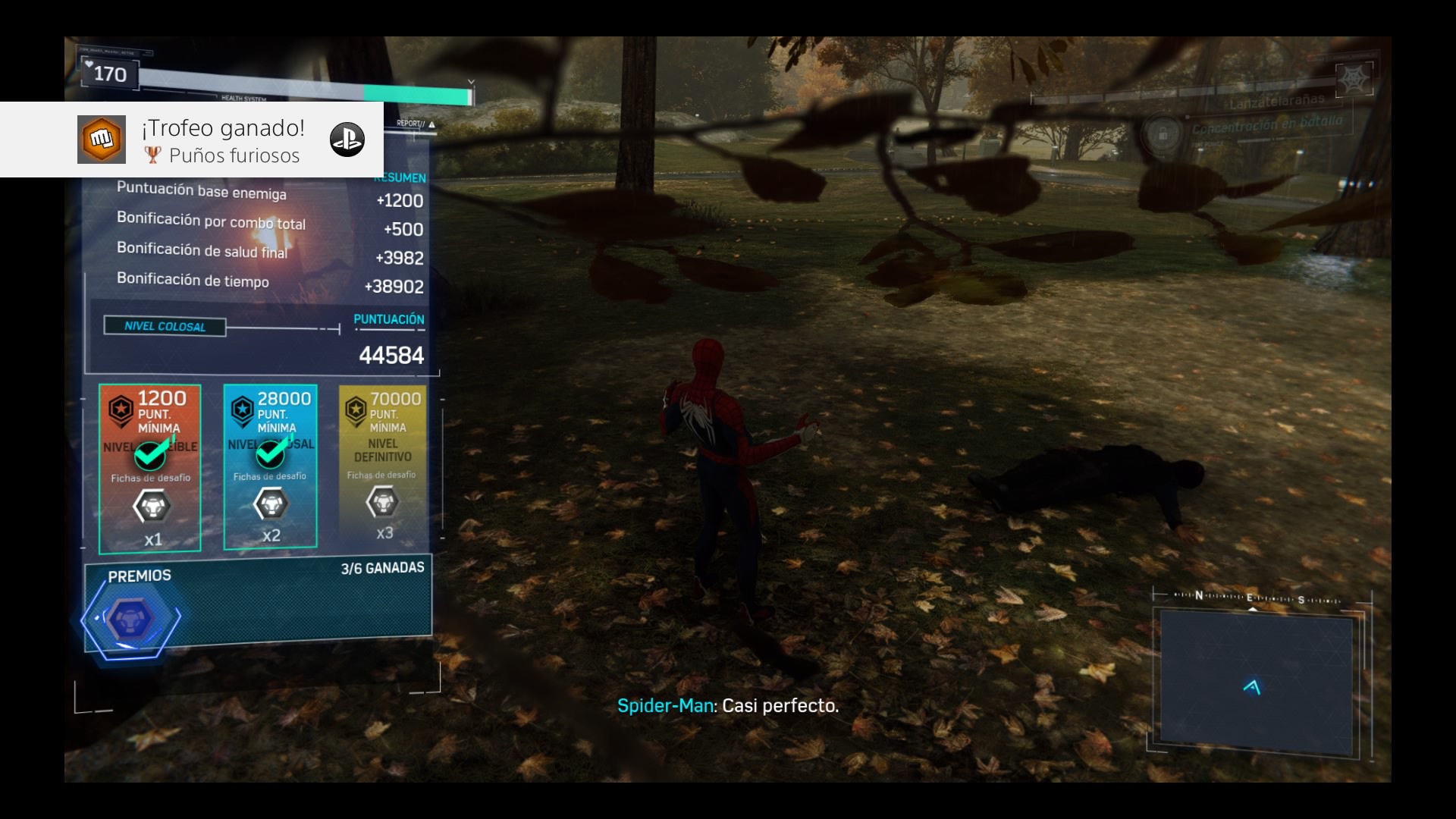Viewport: 1456px width, 819px height.
Task: Click the PlayStation logo on notification
Action: point(347,140)
